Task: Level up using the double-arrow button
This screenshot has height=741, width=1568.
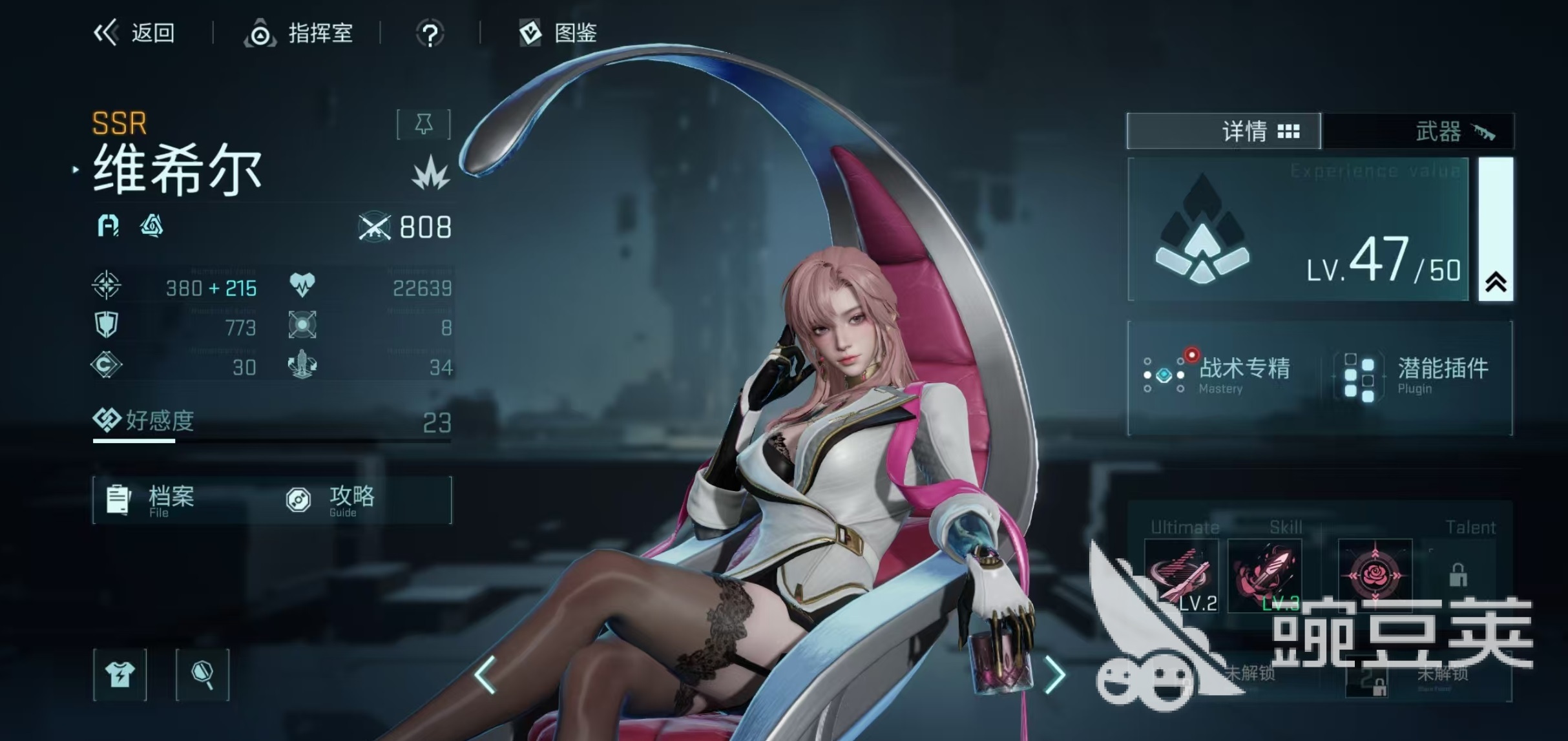Action: coord(1496,282)
